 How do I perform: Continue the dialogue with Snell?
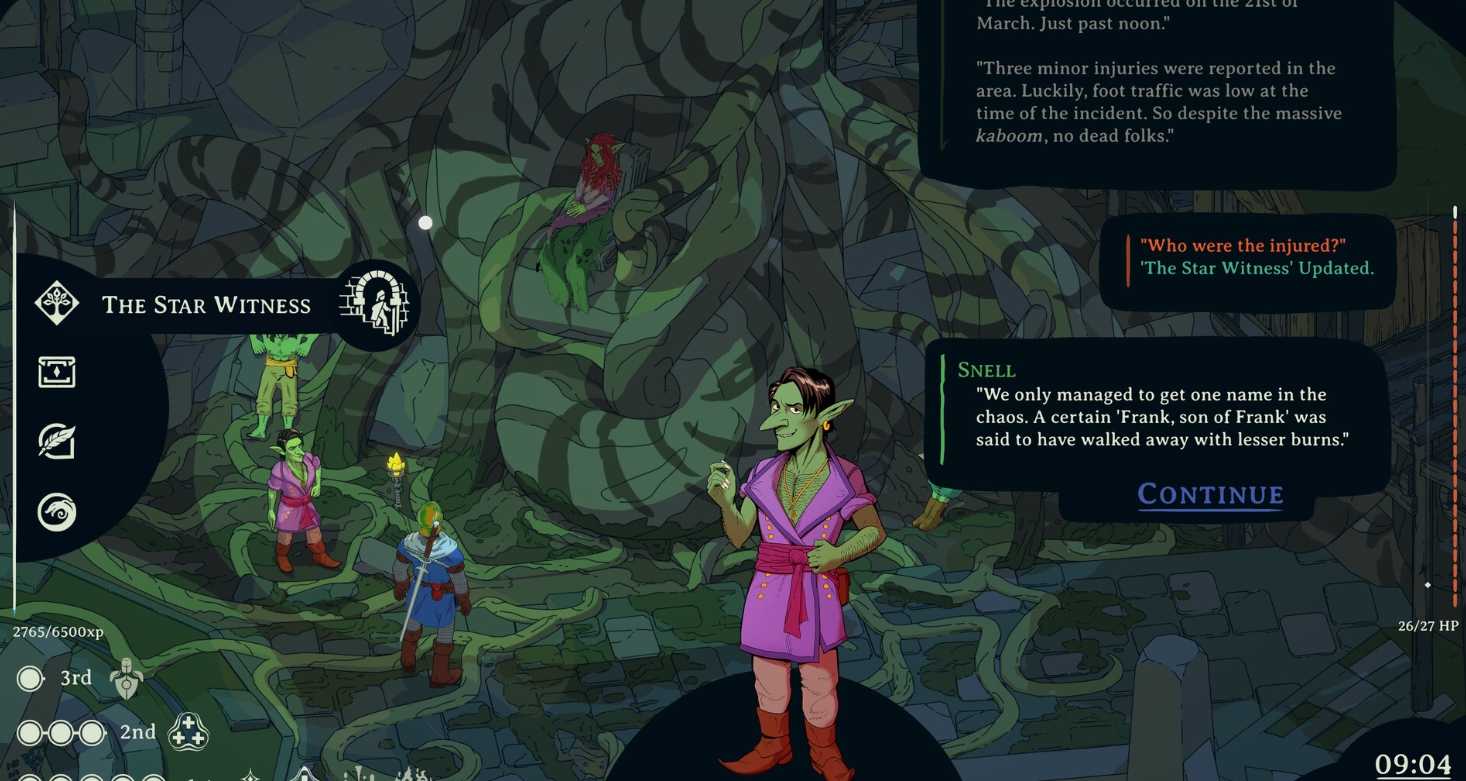point(1210,494)
